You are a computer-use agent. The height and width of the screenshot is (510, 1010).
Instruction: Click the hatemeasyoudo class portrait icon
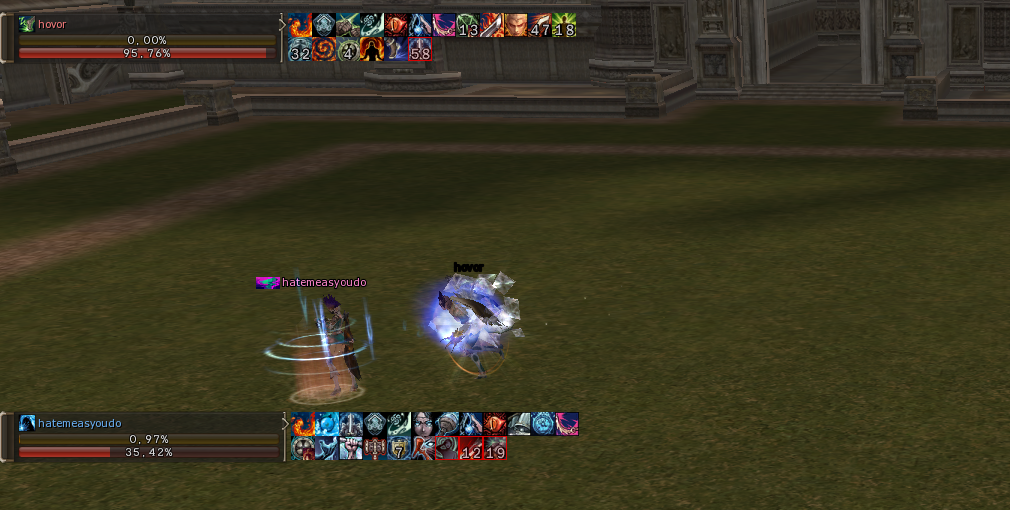pyautogui.click(x=27, y=423)
